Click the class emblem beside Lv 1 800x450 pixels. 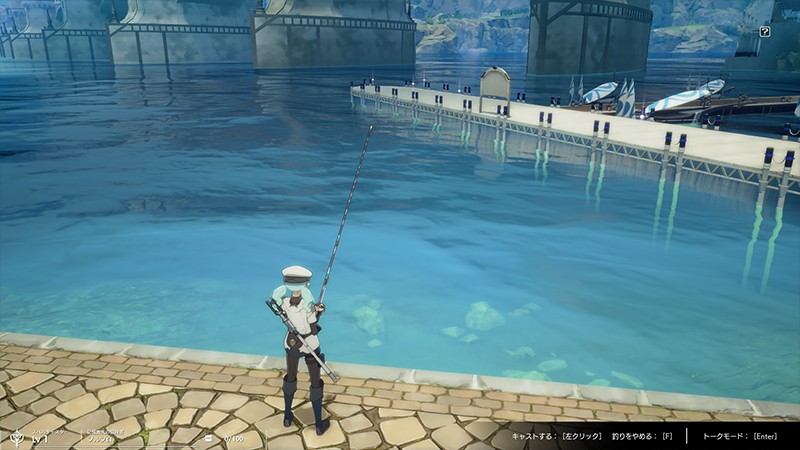coord(16,436)
